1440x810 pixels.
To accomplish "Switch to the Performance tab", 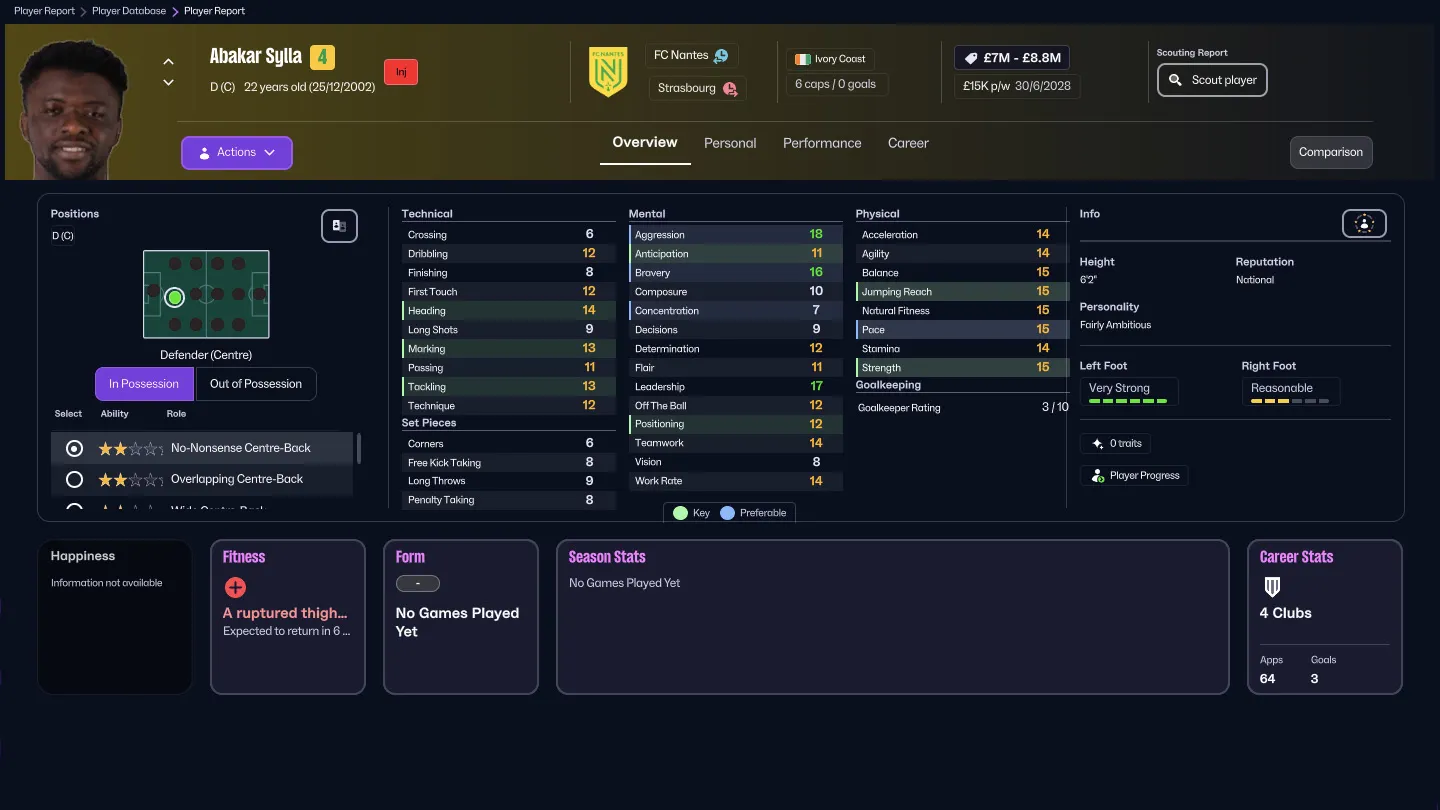I will tap(821, 143).
